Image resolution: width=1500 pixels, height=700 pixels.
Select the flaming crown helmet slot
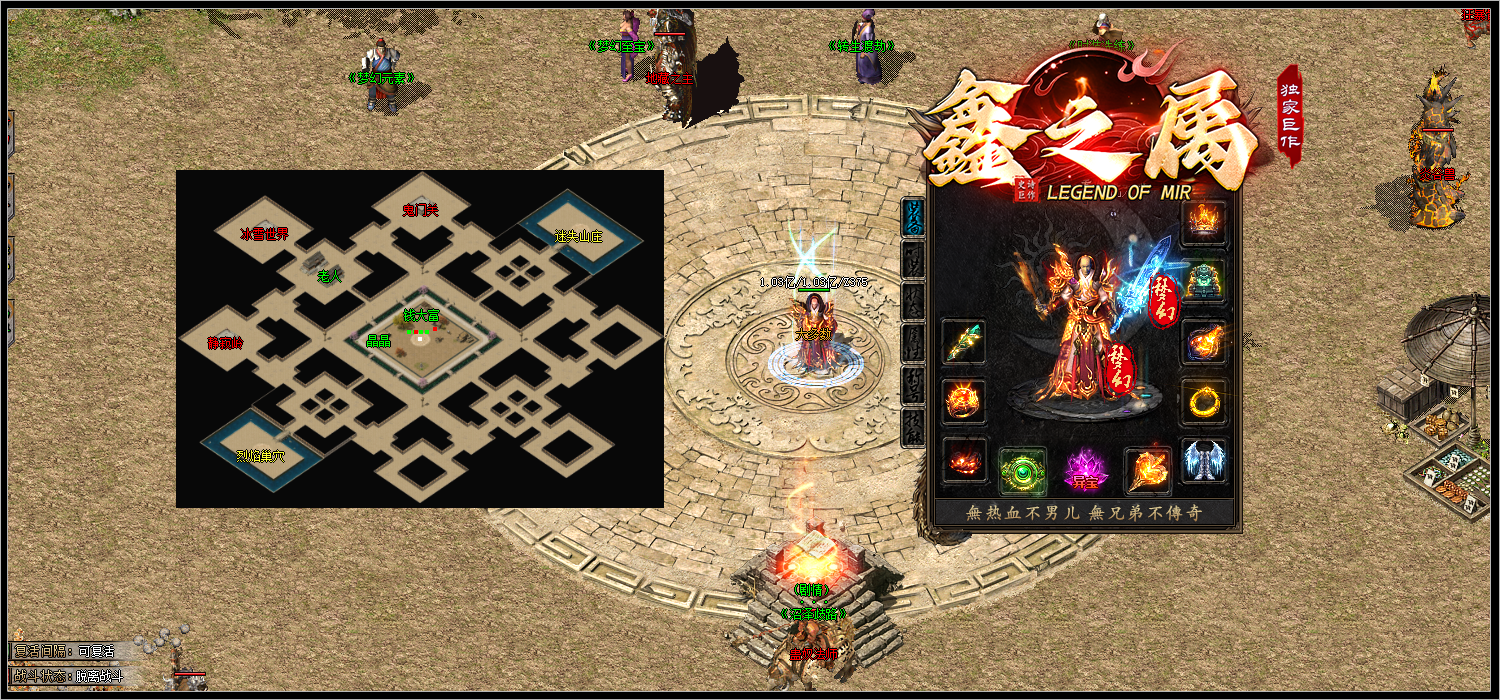1204,223
